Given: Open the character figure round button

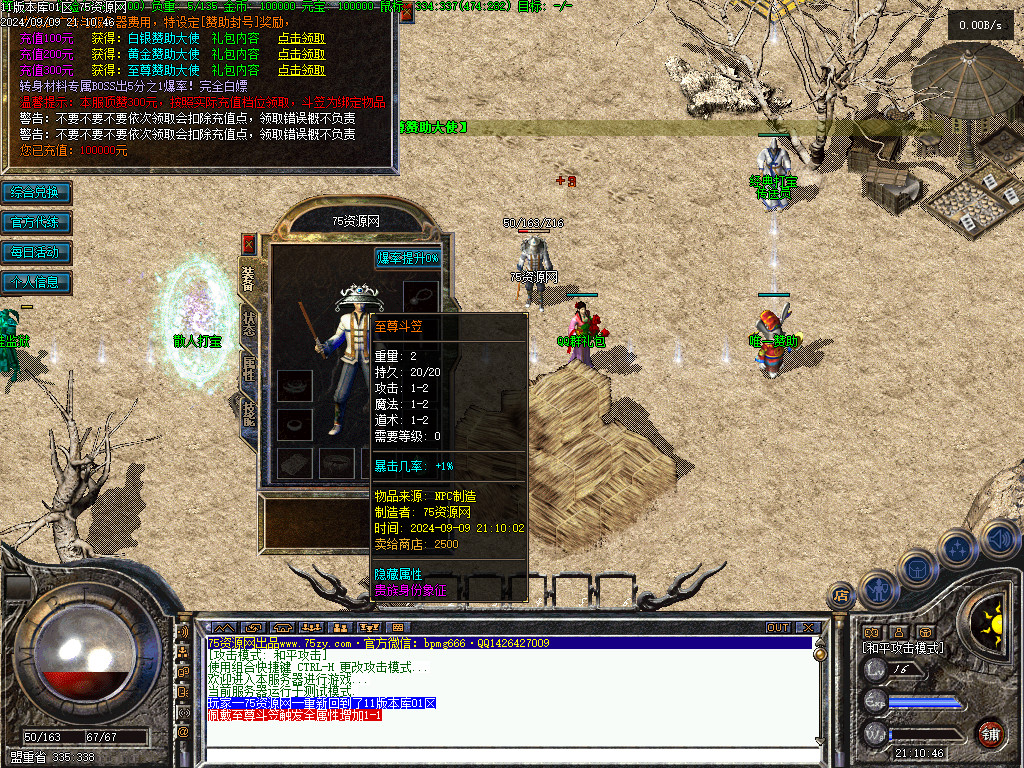Looking at the screenshot, I should pyautogui.click(x=878, y=590).
